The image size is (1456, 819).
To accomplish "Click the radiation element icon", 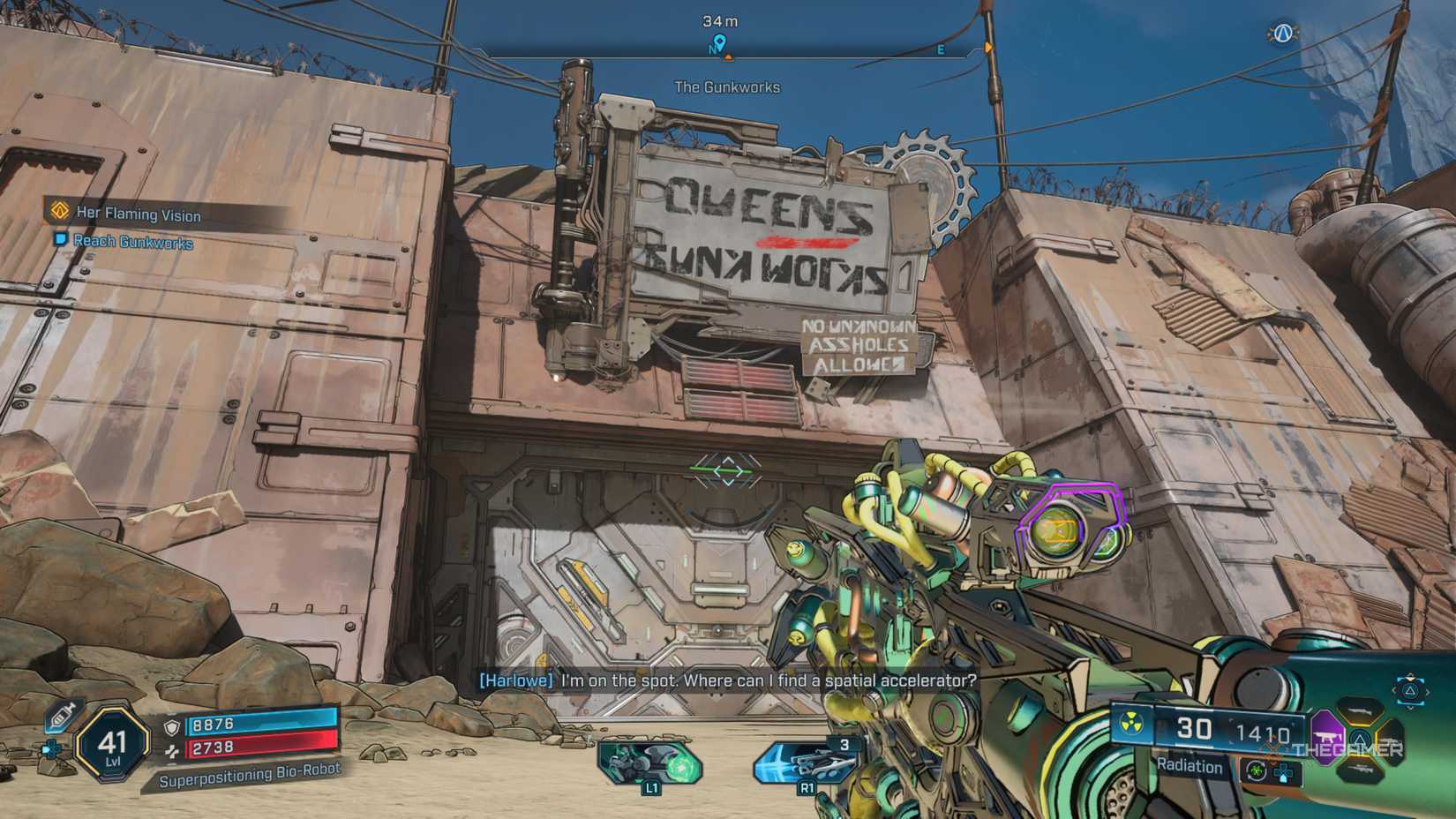I will [x=1131, y=725].
